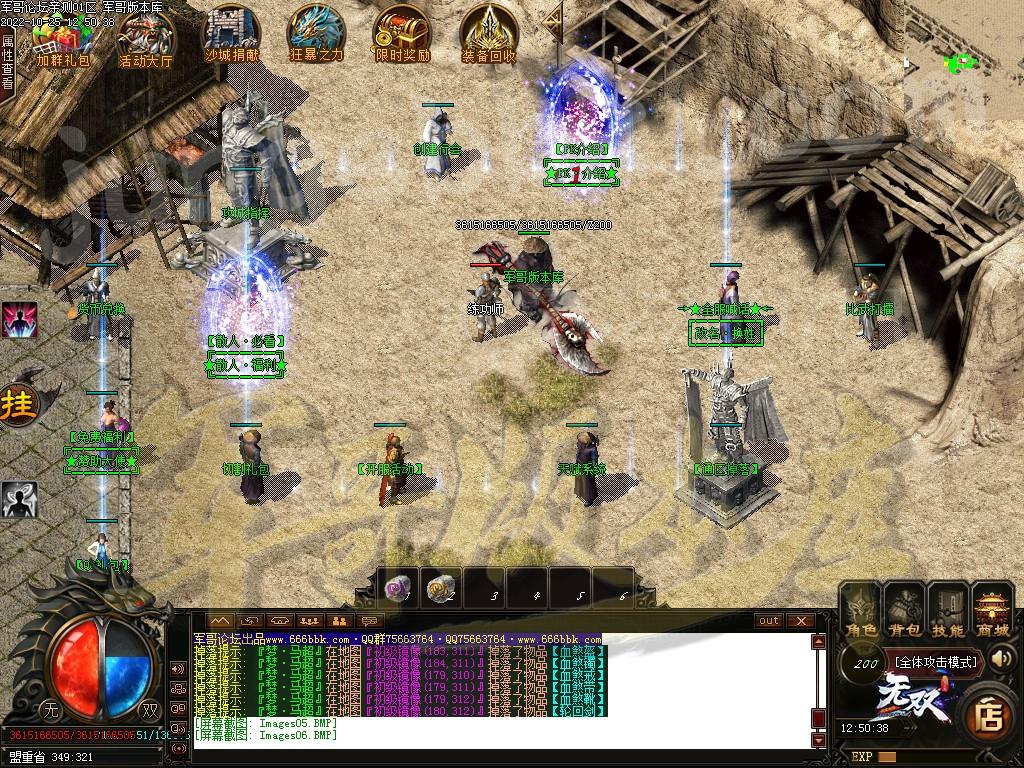This screenshot has width=1024, height=768.
Task: Toggle the sound speaker button
Action: point(1001,659)
